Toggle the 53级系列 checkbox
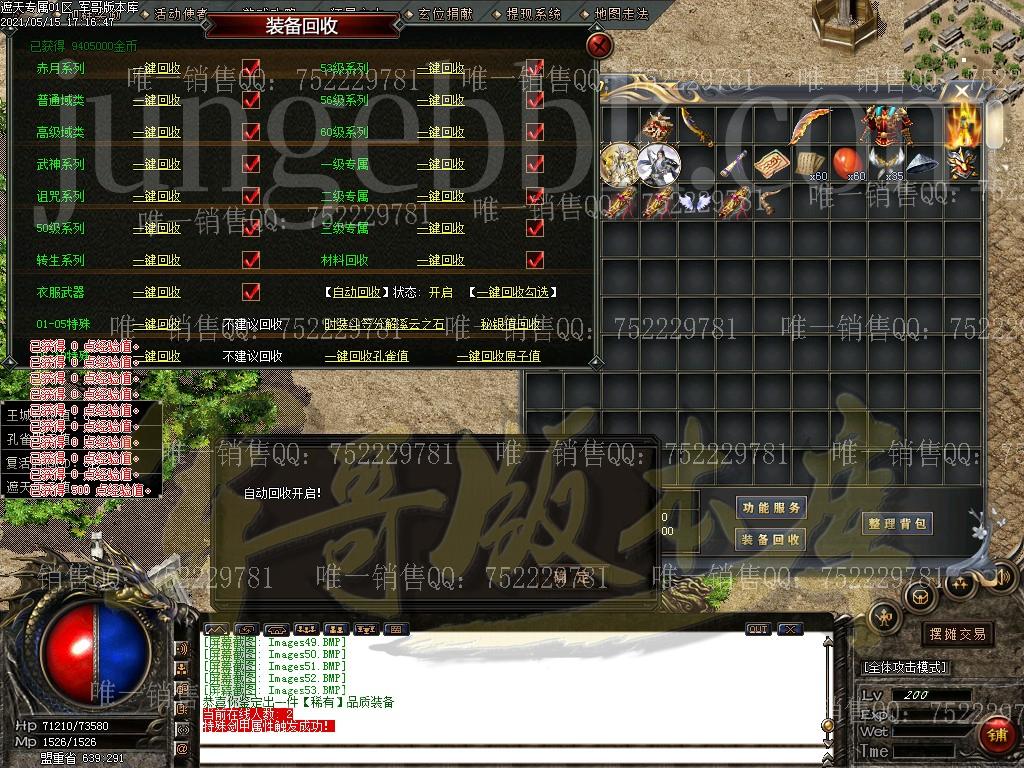Viewport: 1024px width, 768px height. (x=535, y=69)
